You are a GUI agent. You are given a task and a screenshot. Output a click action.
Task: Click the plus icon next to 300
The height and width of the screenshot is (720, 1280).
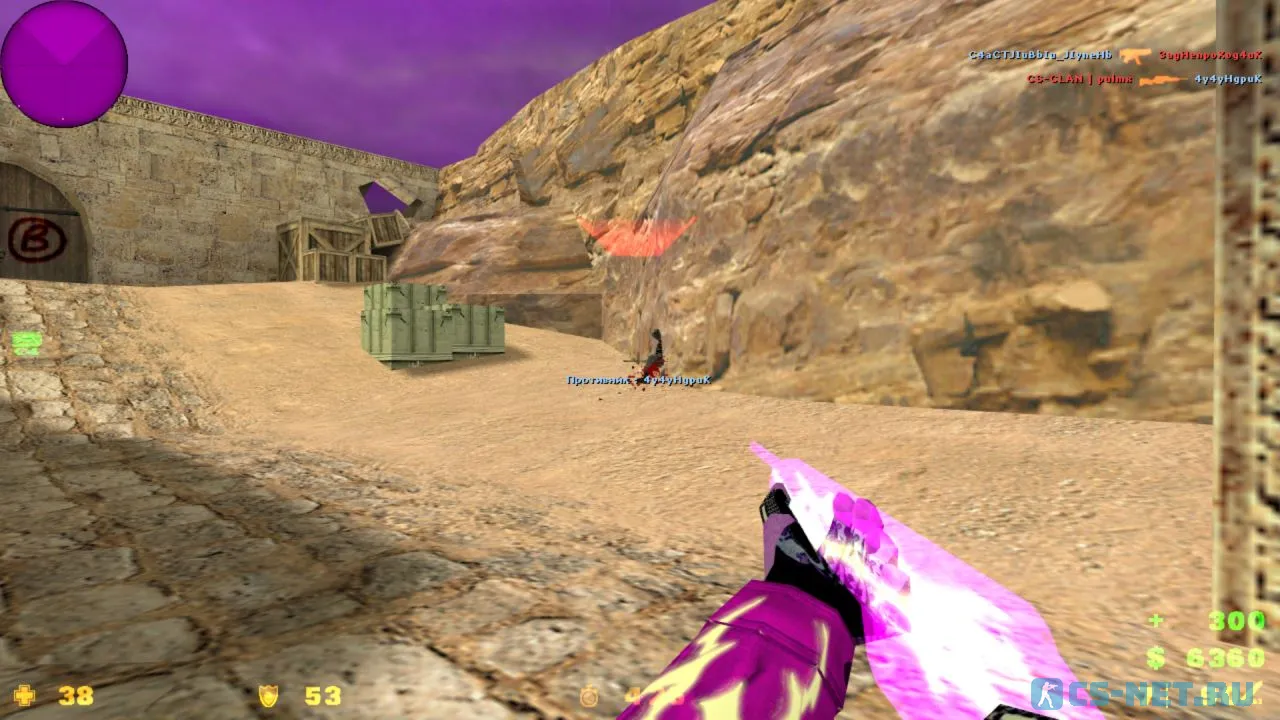click(1154, 620)
